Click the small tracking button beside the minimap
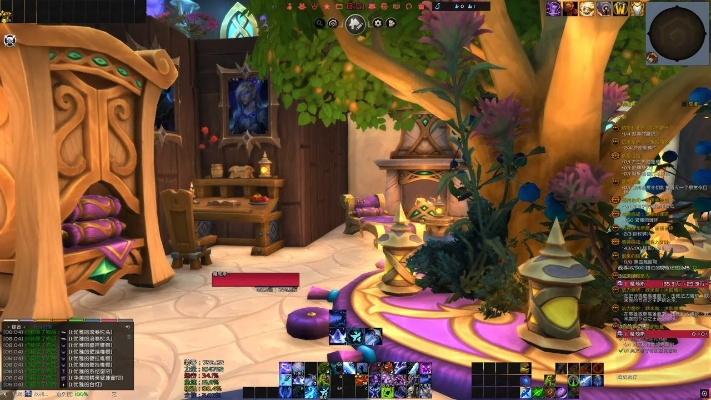This screenshot has width=711, height=400. tap(651, 58)
